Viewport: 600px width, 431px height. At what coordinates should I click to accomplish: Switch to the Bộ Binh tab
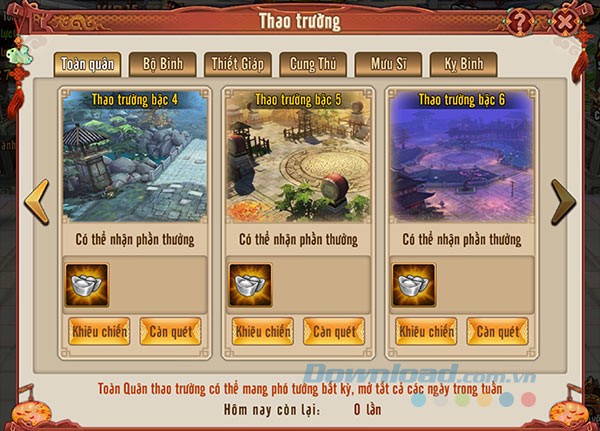pos(163,64)
